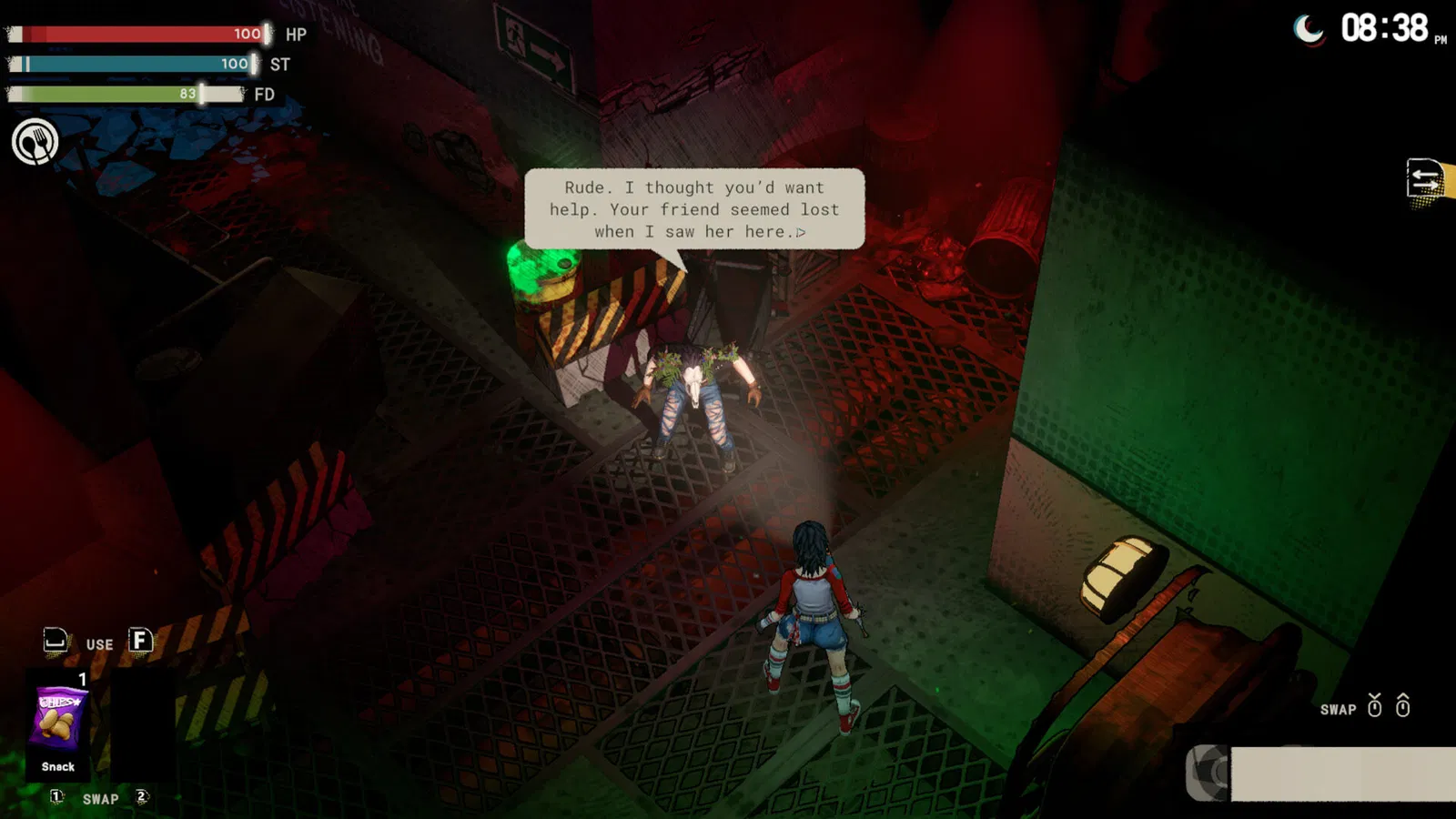The height and width of the screenshot is (819, 1456).
Task: Click the moon phase icon beside the clock
Action: [x=1309, y=30]
